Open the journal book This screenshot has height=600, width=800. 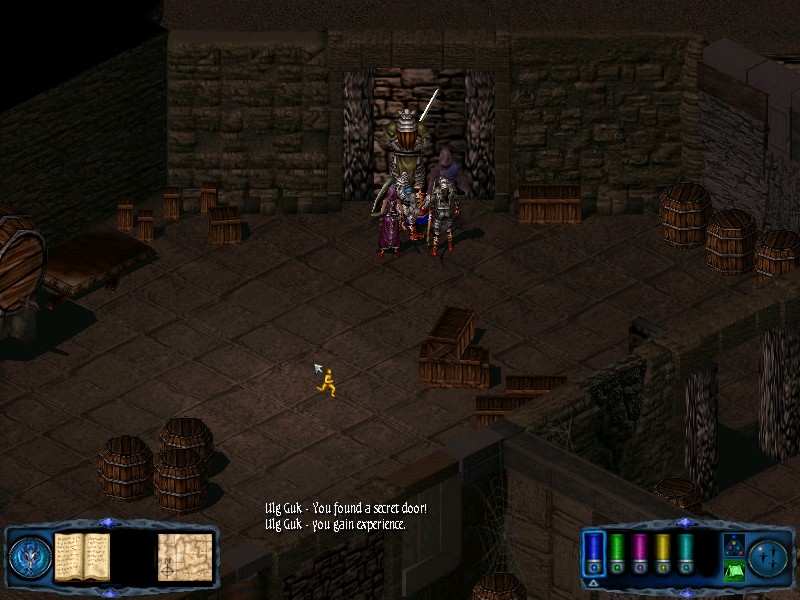point(81,556)
